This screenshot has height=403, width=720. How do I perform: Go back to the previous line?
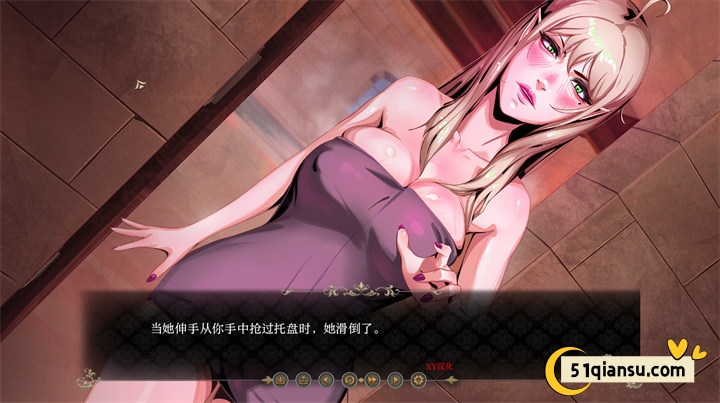[326, 380]
